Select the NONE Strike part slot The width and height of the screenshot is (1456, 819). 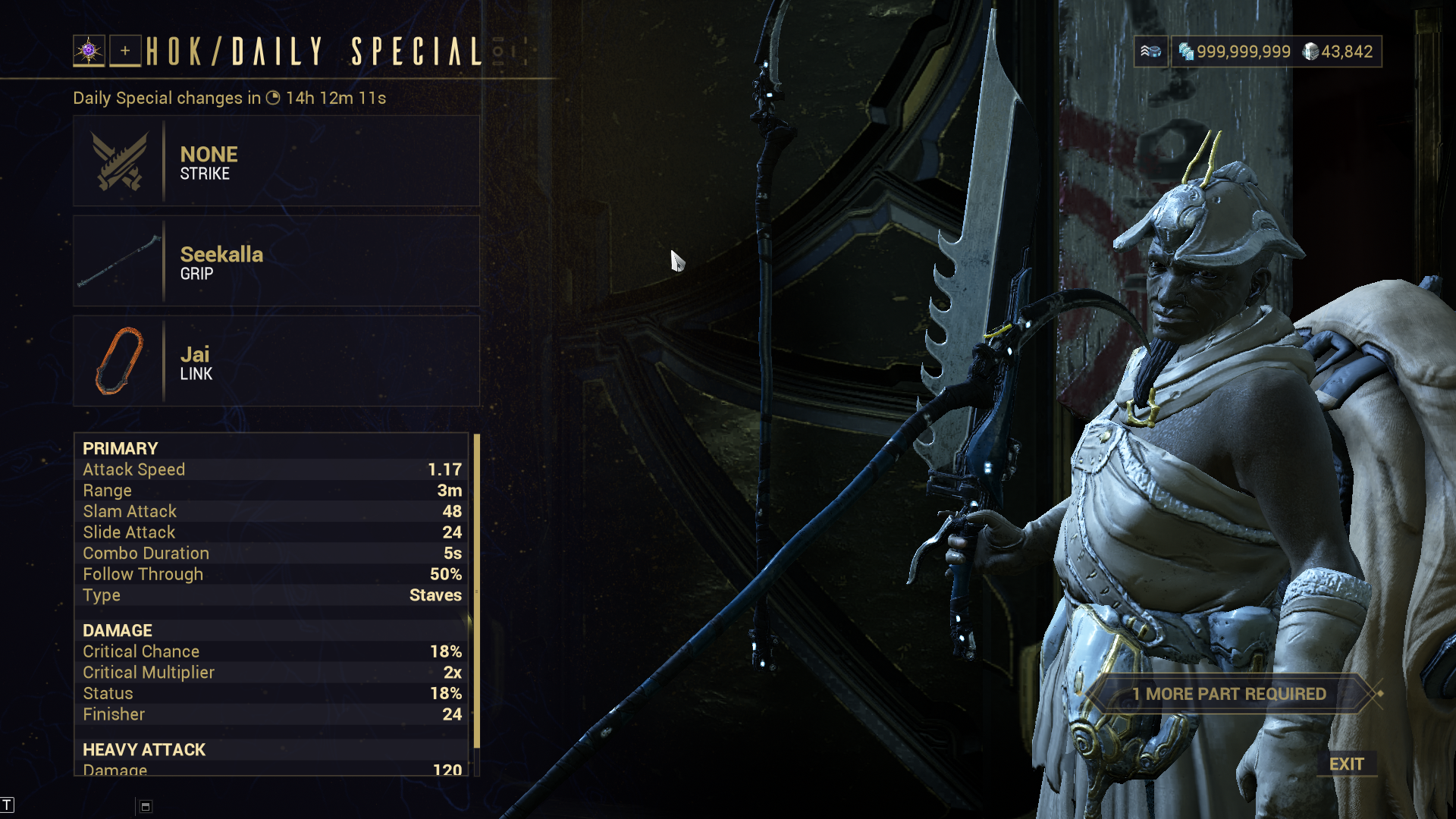click(276, 161)
